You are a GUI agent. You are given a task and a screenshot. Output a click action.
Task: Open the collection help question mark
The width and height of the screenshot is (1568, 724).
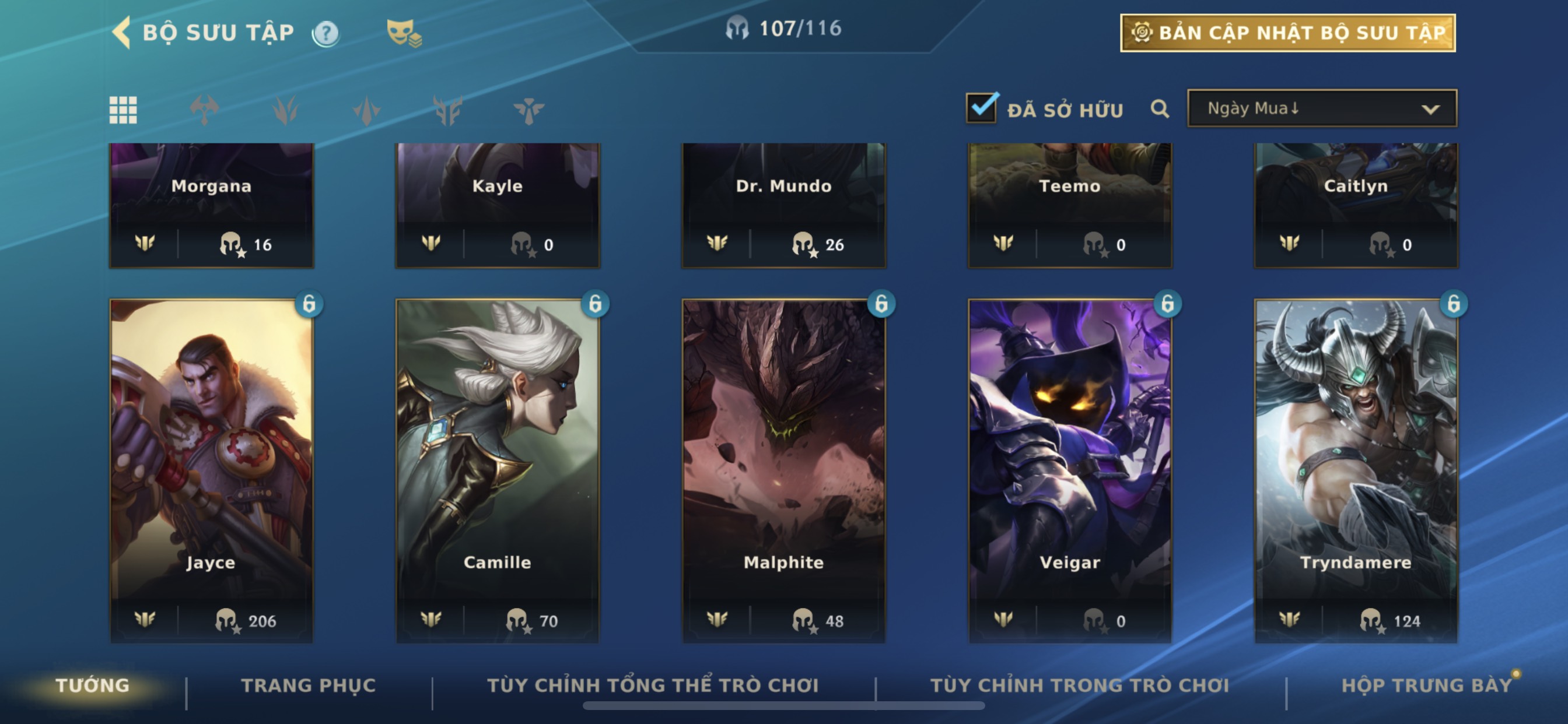click(x=325, y=33)
